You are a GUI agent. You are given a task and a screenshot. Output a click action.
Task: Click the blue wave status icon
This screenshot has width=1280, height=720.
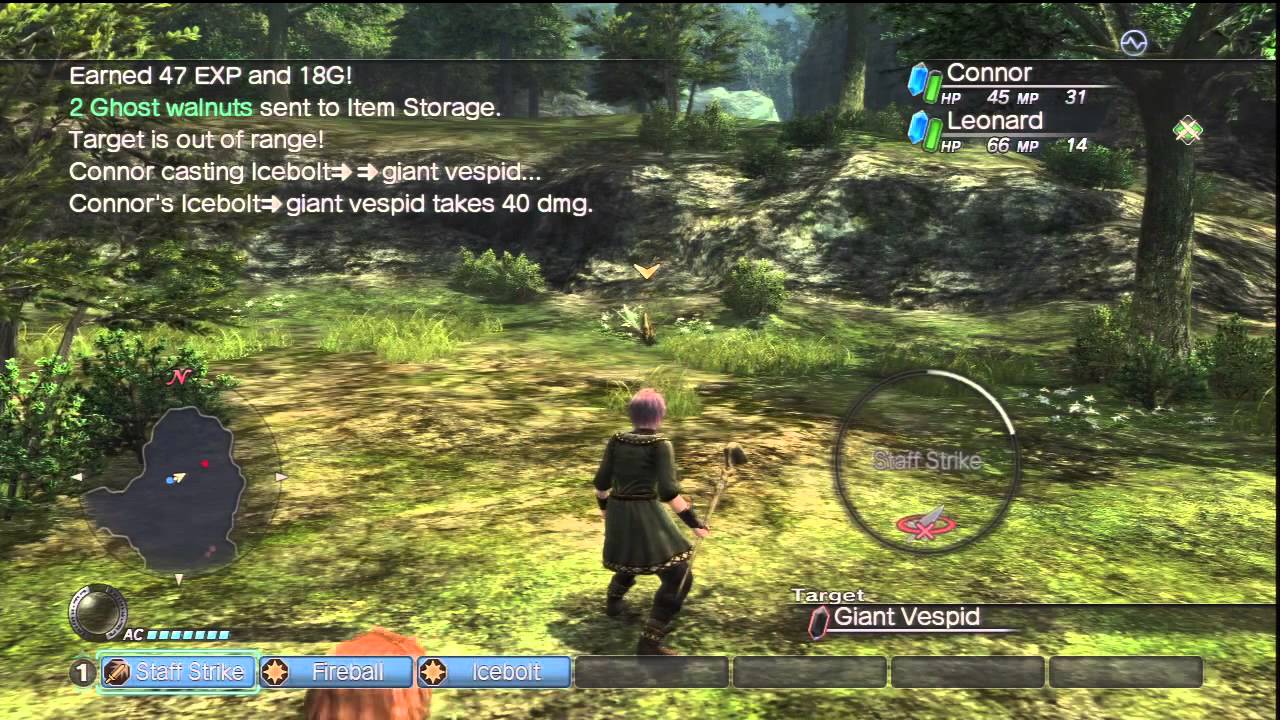1133,42
